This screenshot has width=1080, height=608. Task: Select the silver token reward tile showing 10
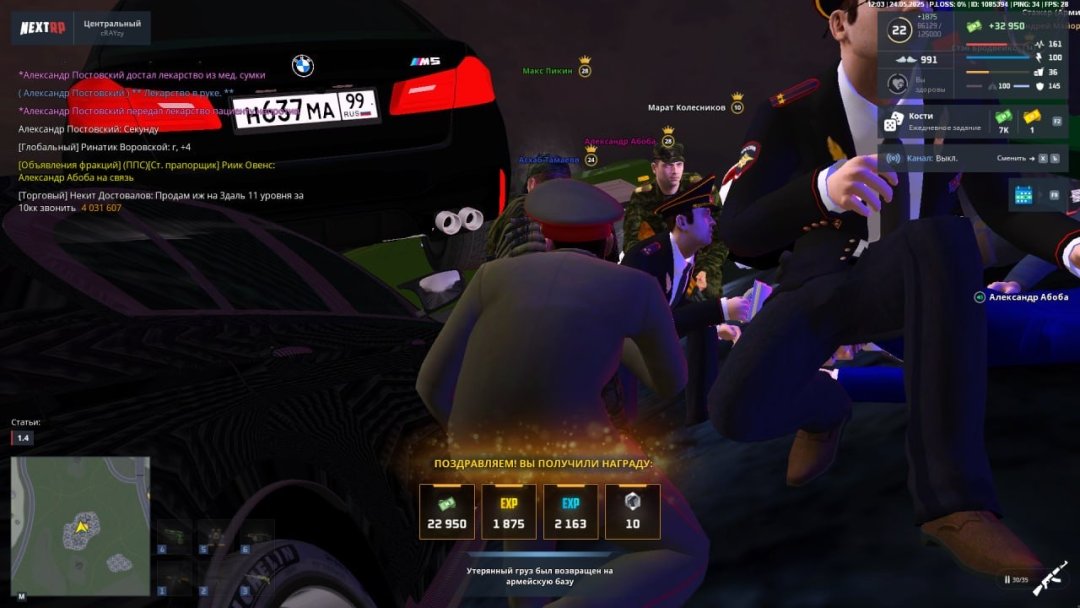(632, 512)
